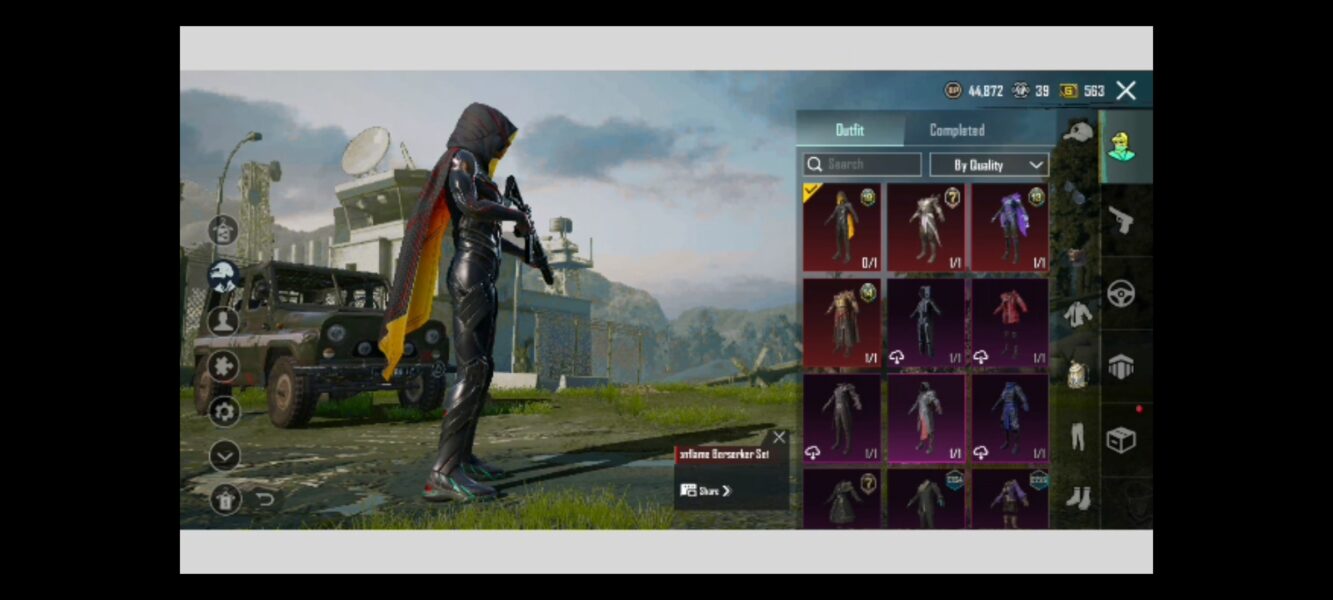The height and width of the screenshot is (600, 1333).
Task: Close the Berserker Set info popup
Action: pyautogui.click(x=779, y=437)
